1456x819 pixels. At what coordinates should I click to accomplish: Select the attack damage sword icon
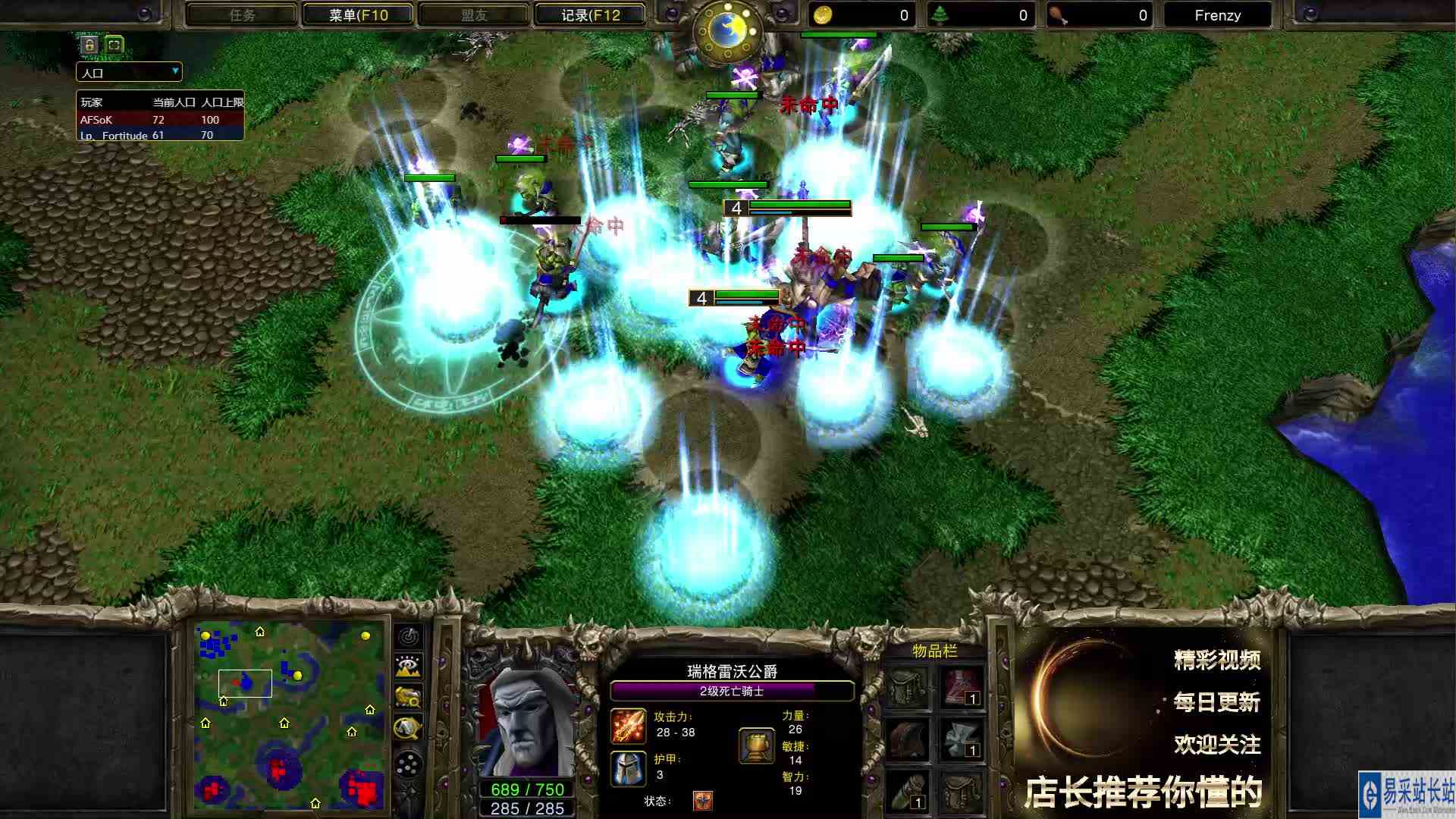click(x=628, y=726)
